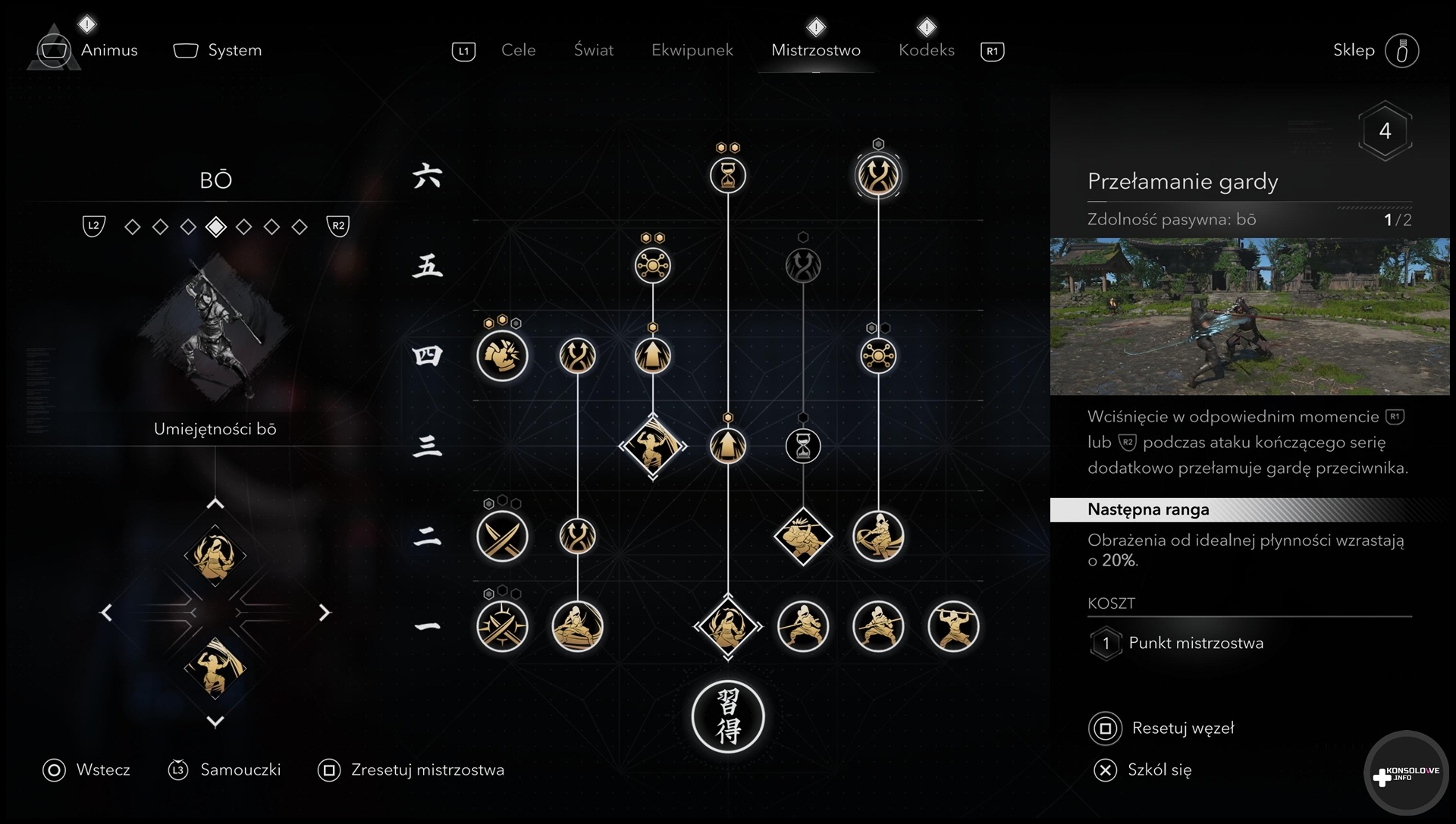1456x824 pixels.
Task: Click the left arrow in skill navigator
Action: [x=106, y=613]
